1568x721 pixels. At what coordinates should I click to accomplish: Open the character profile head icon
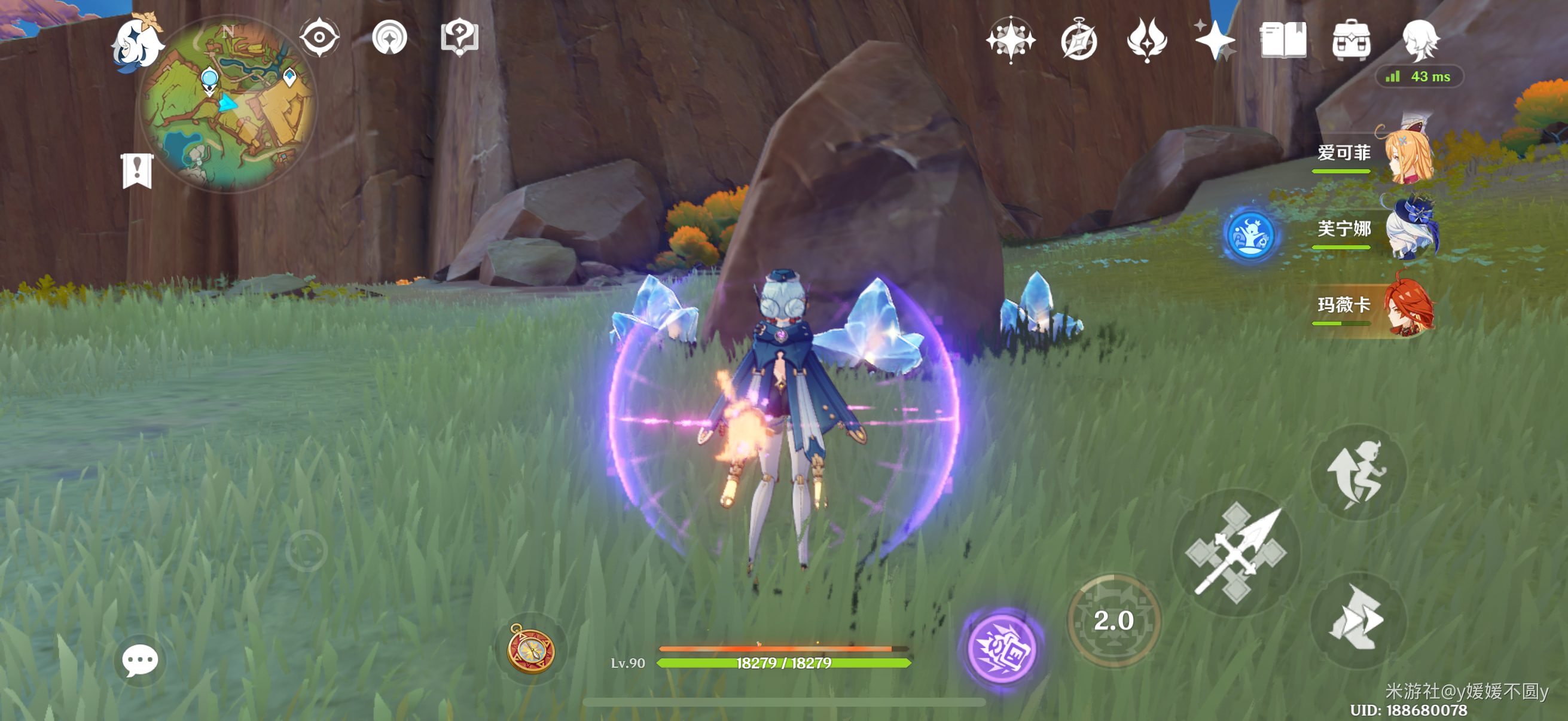pos(1420,40)
